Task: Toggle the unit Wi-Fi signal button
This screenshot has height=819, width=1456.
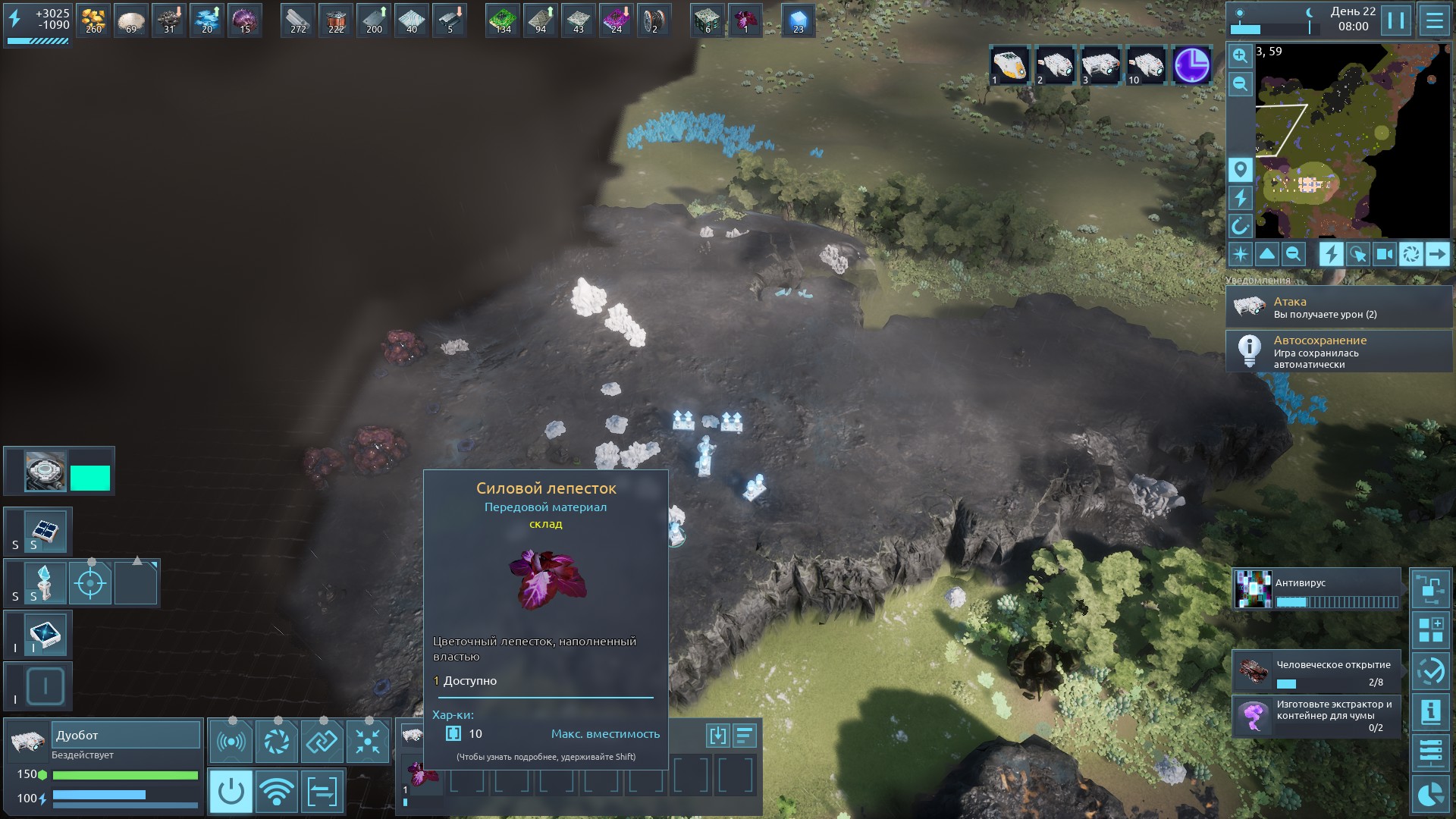Action: 277,792
